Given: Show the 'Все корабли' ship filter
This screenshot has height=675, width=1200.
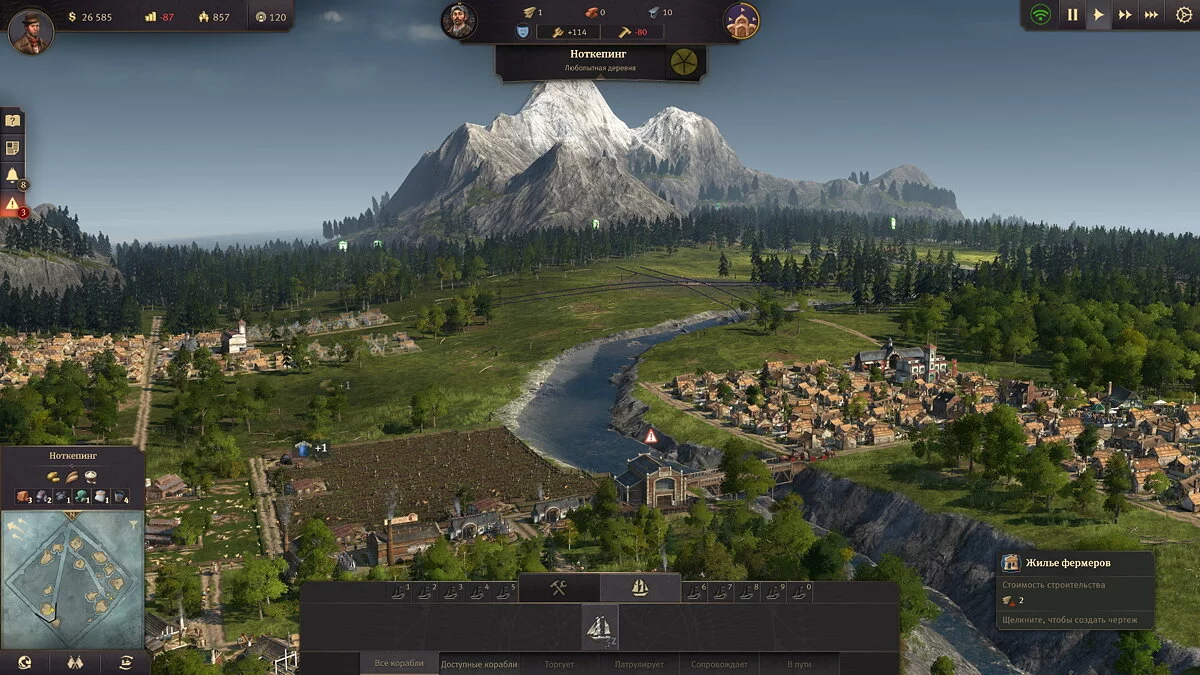Looking at the screenshot, I should pos(399,663).
